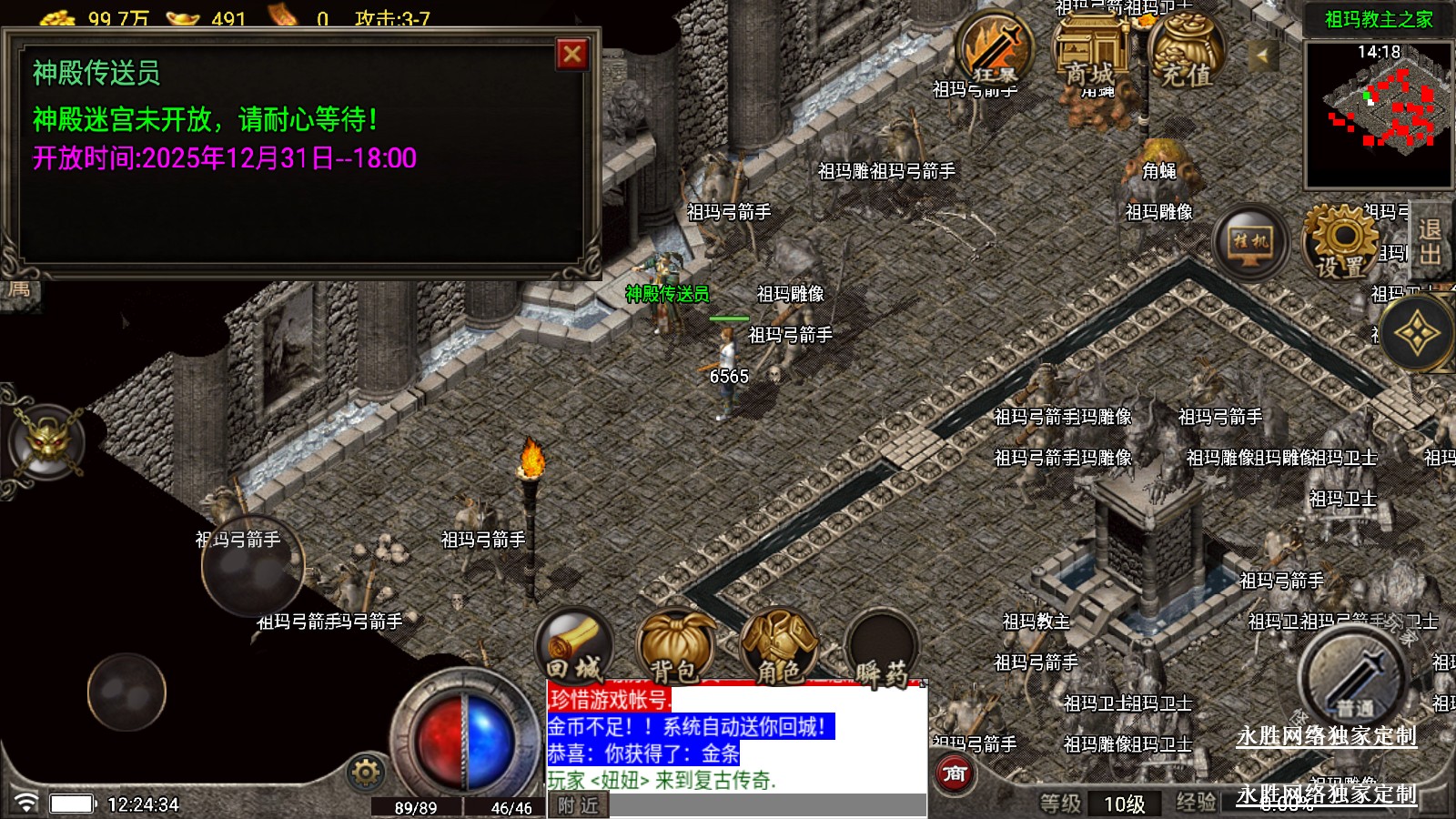Click the golden diamond compass button
This screenshot has height=819, width=1456.
click(x=1416, y=334)
